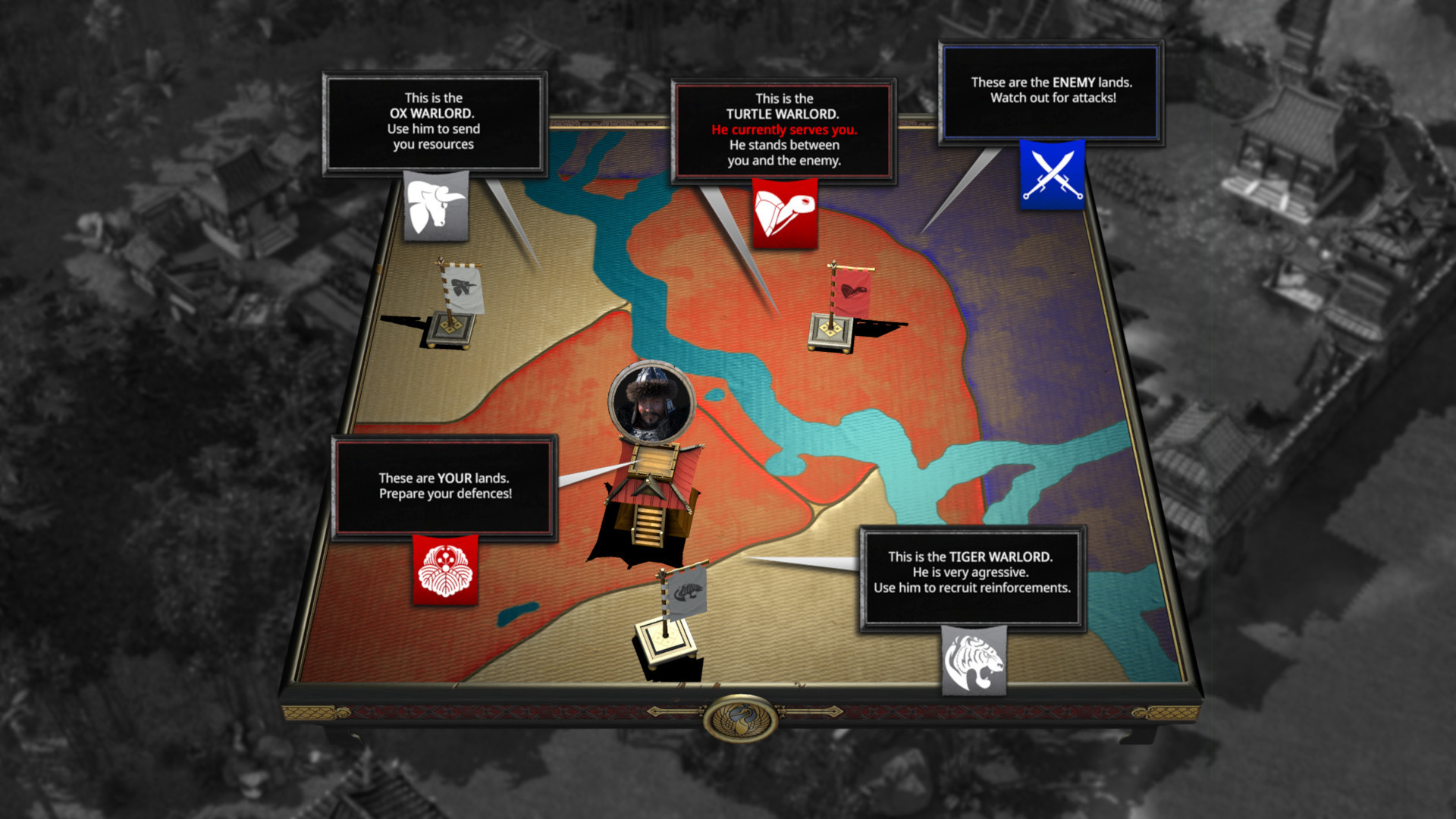
Task: Dismiss the enemy lands warning tooltip
Action: (x=1051, y=89)
